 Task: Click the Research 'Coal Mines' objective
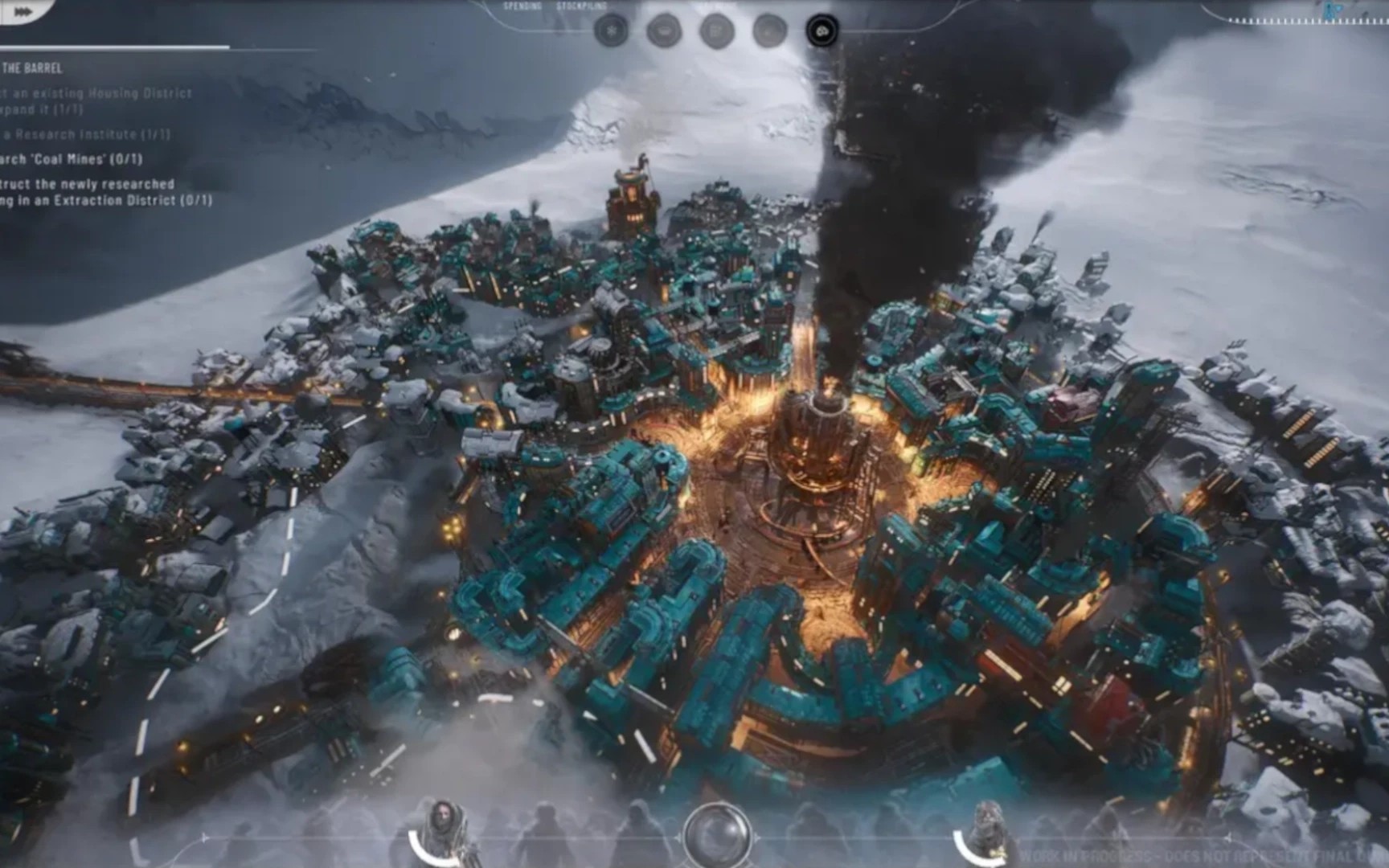tap(80, 159)
